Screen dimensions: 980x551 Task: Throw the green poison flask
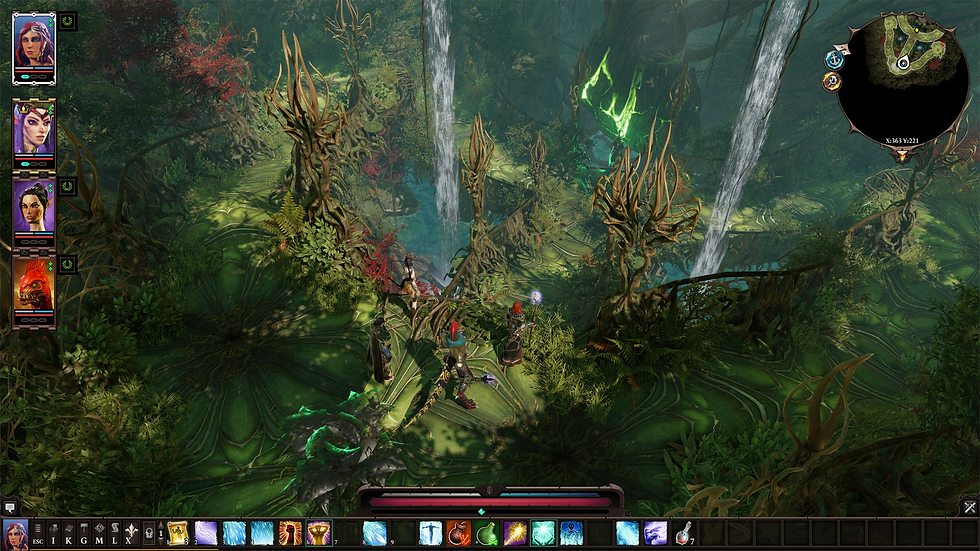click(487, 533)
